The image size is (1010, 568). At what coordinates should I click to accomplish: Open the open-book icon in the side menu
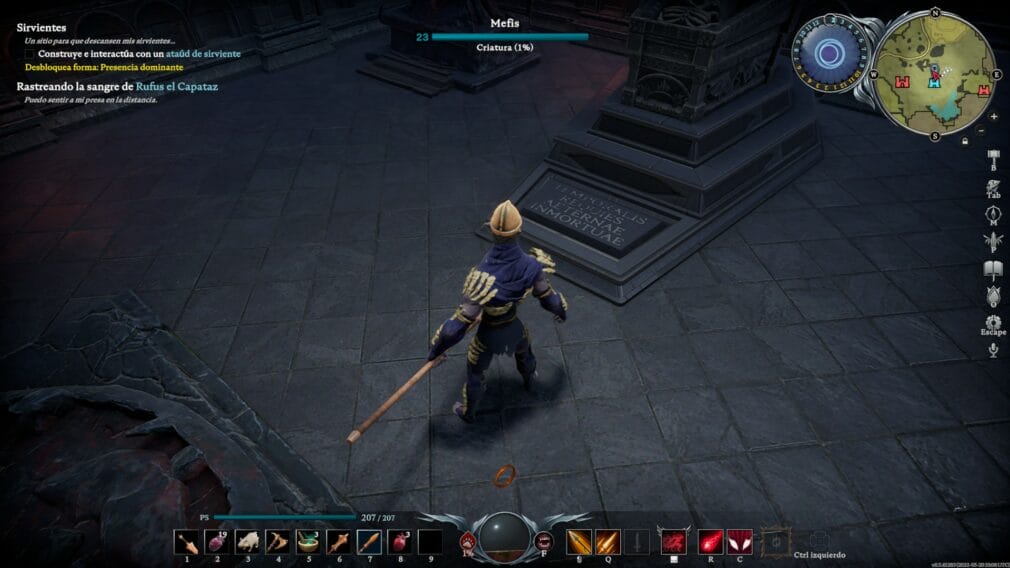coord(993,268)
